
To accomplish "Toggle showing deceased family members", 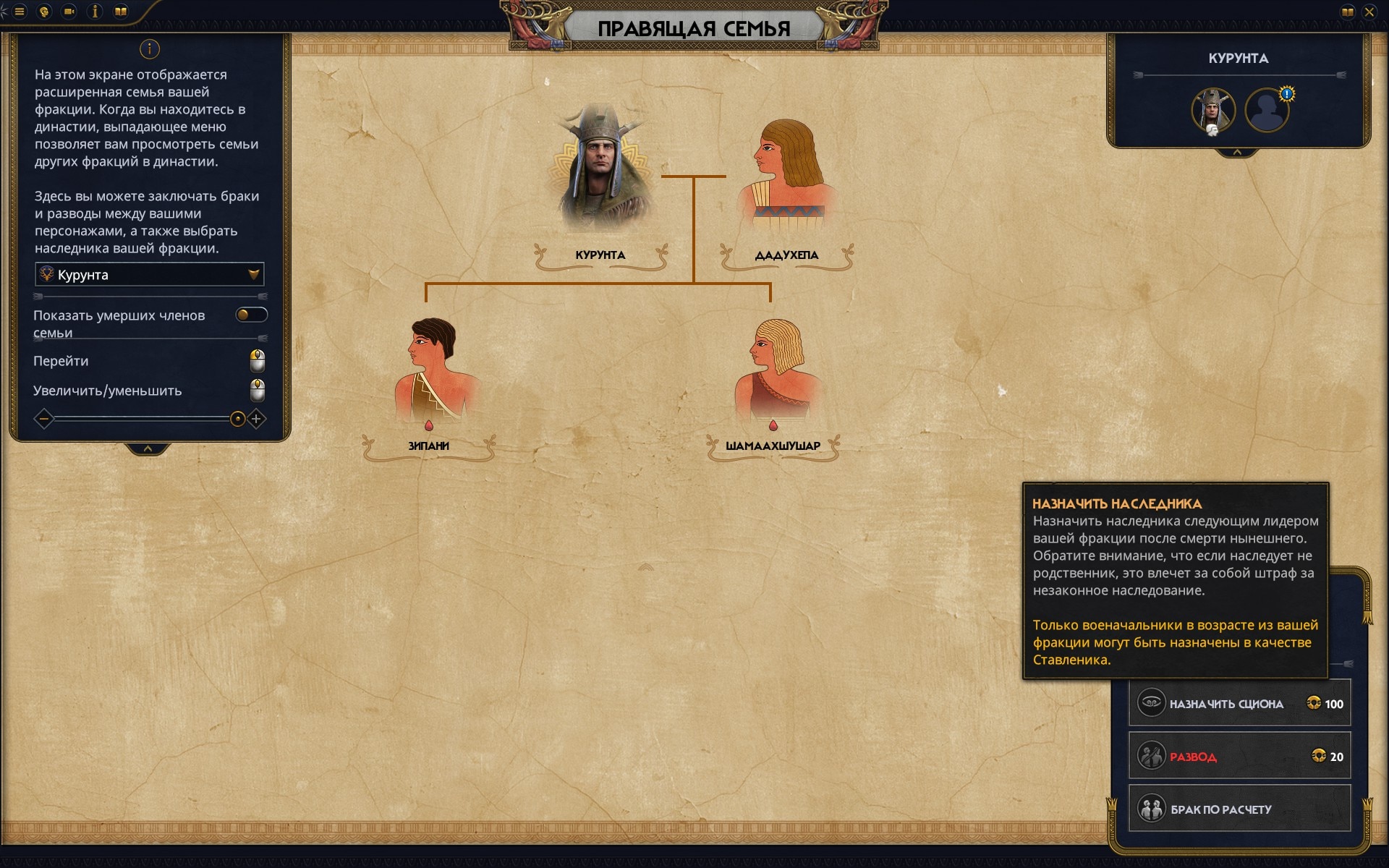I will click(251, 315).
